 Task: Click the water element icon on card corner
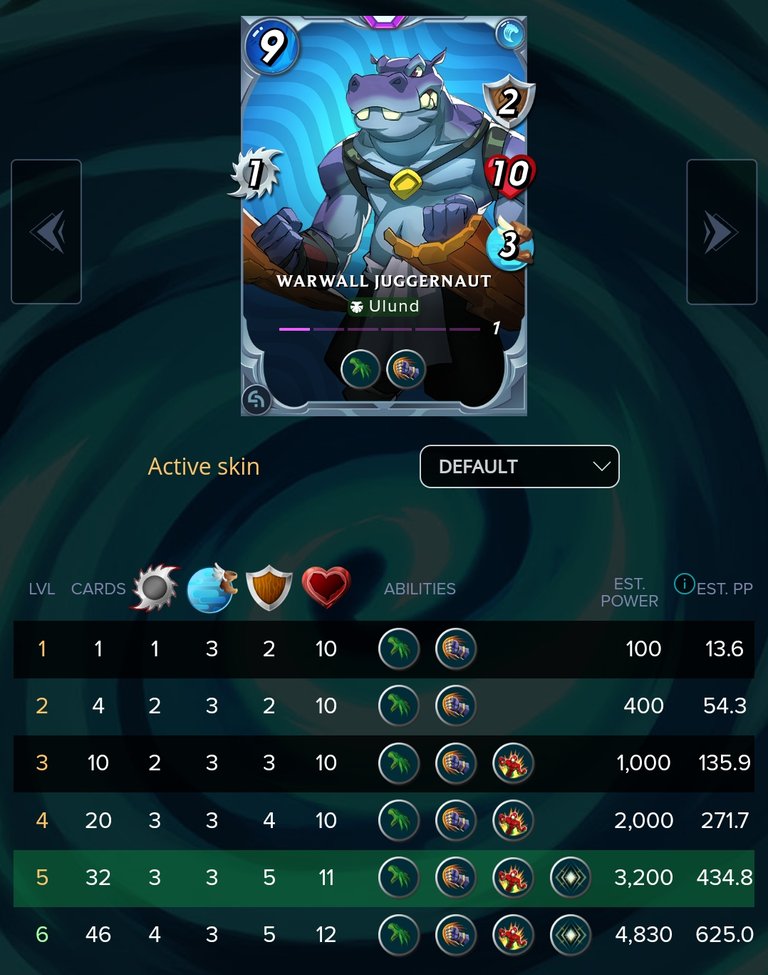(x=510, y=35)
